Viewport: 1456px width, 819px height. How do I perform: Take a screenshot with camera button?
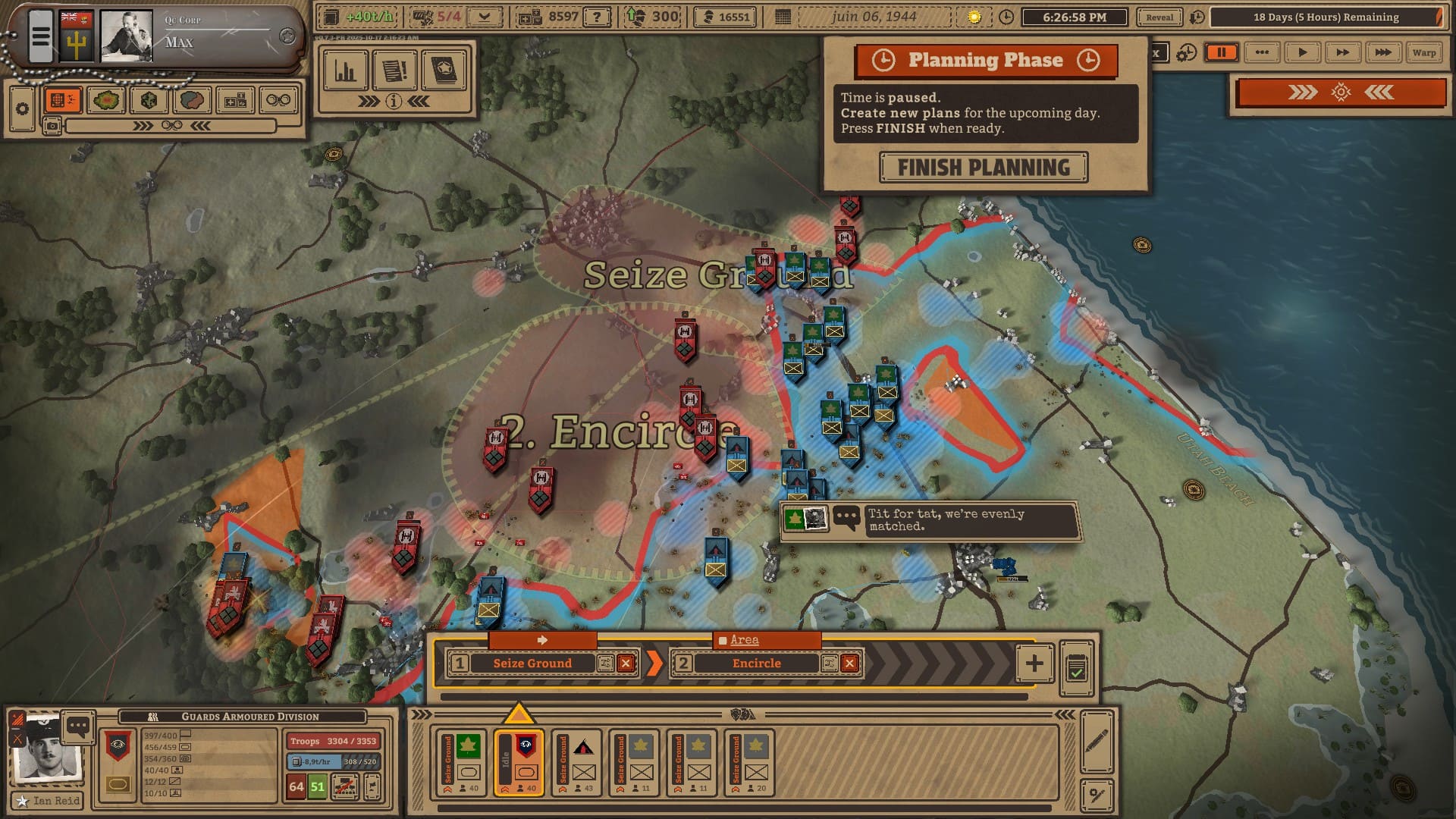coord(52,126)
